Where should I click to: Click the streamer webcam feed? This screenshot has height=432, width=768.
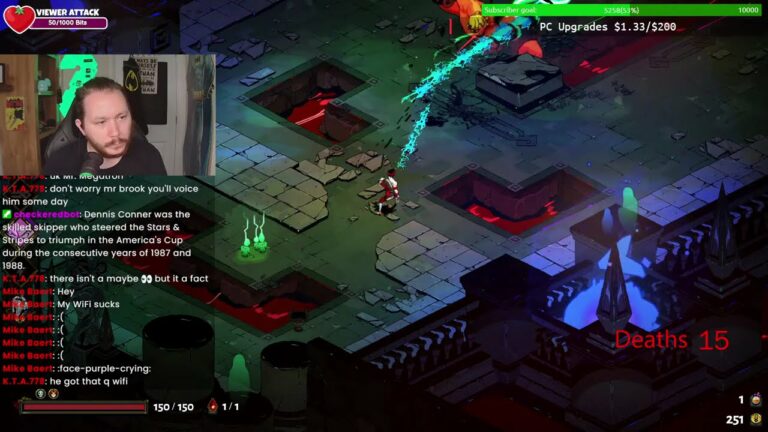pyautogui.click(x=107, y=115)
